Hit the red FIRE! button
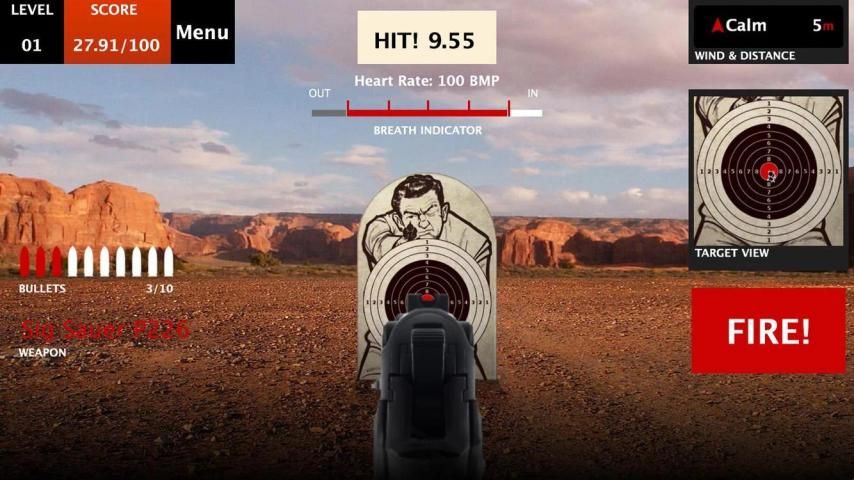854x480 pixels. pos(768,331)
